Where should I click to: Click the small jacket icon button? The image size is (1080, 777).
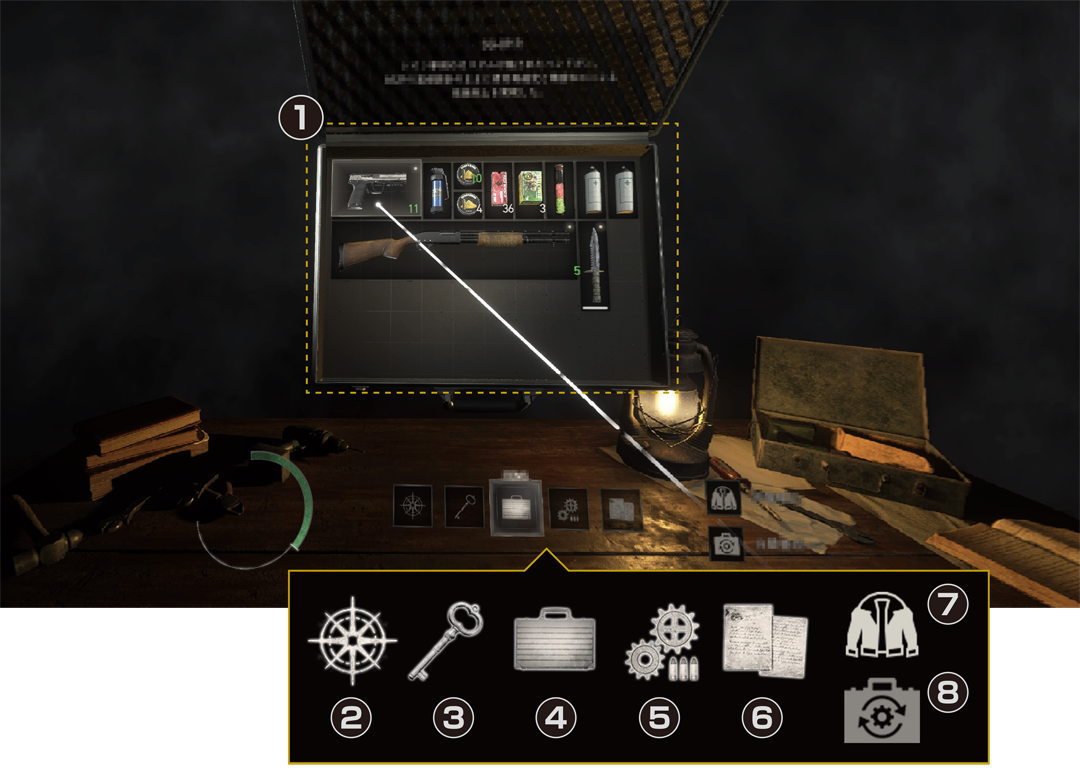724,497
